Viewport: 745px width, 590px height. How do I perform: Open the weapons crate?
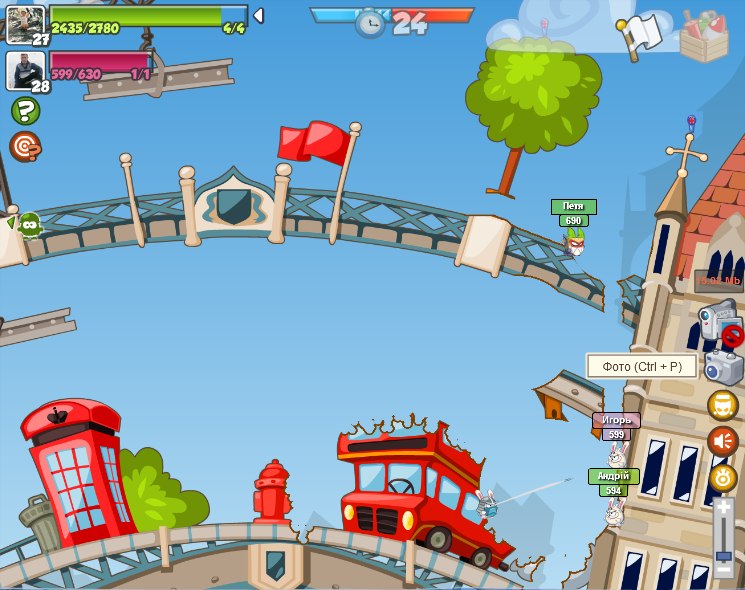tap(704, 36)
